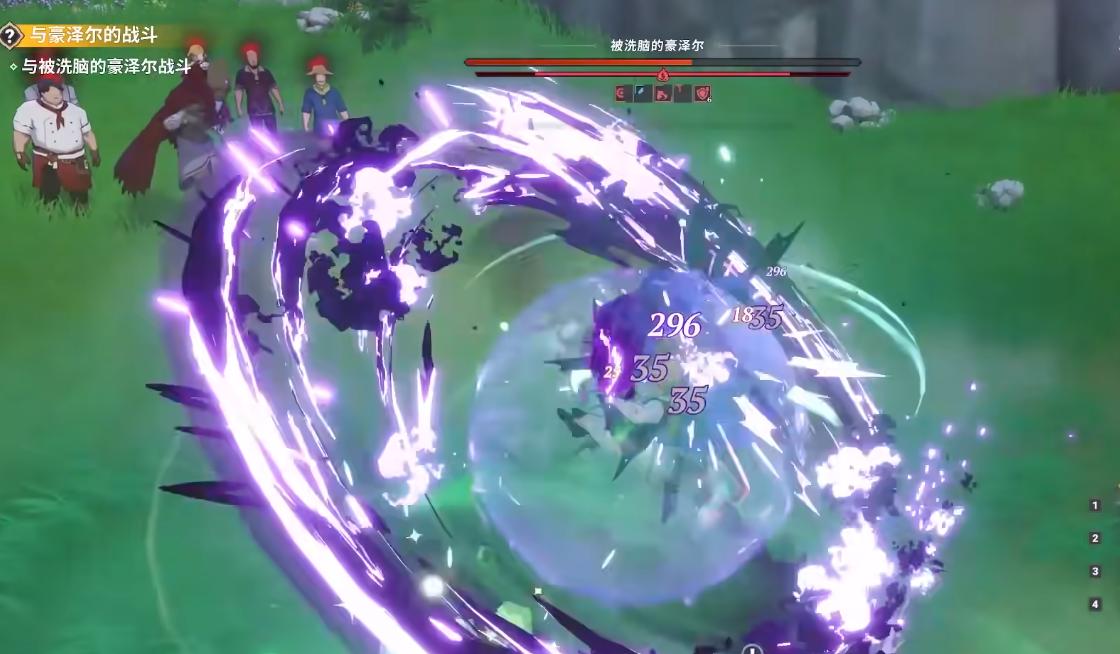Screen dimensions: 1120x654
Task: Open the 与豪泽尔的战斗 quest tracker title
Action: pos(94,36)
